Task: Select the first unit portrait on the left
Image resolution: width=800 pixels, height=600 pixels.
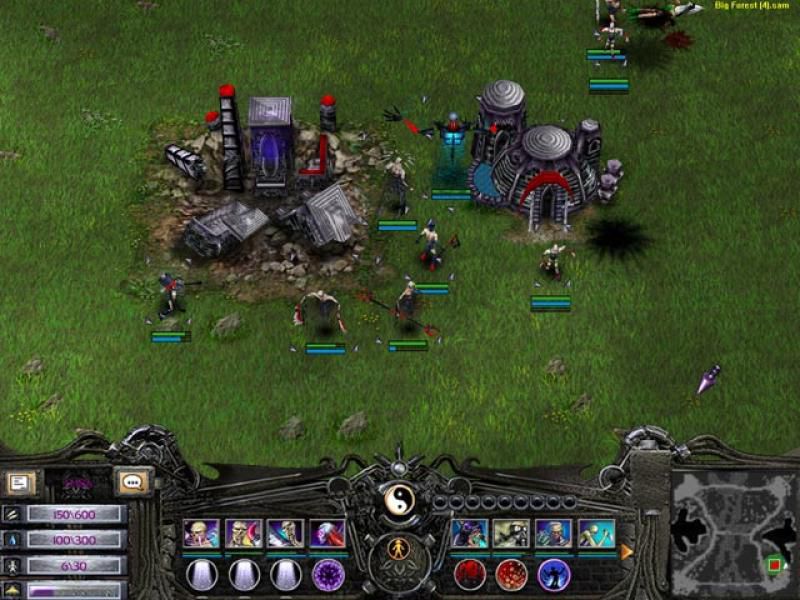Action: point(200,533)
